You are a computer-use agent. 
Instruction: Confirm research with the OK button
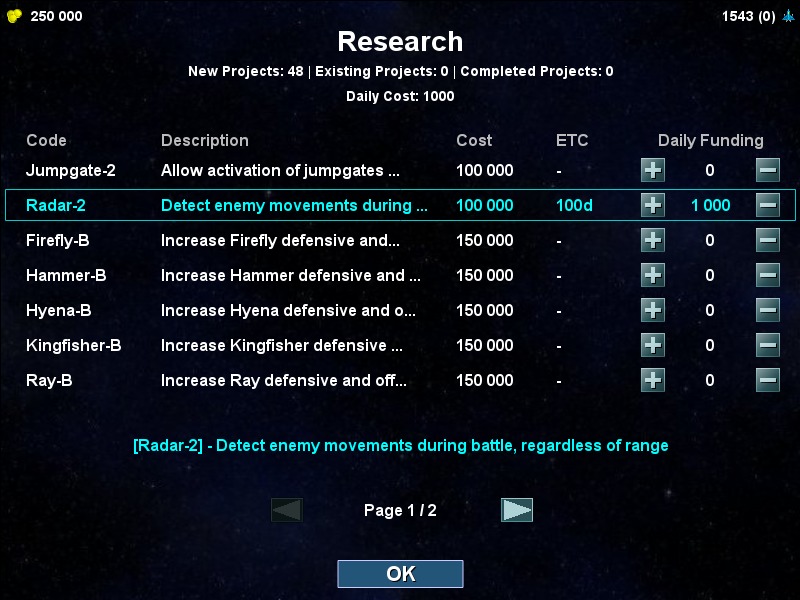tap(400, 574)
